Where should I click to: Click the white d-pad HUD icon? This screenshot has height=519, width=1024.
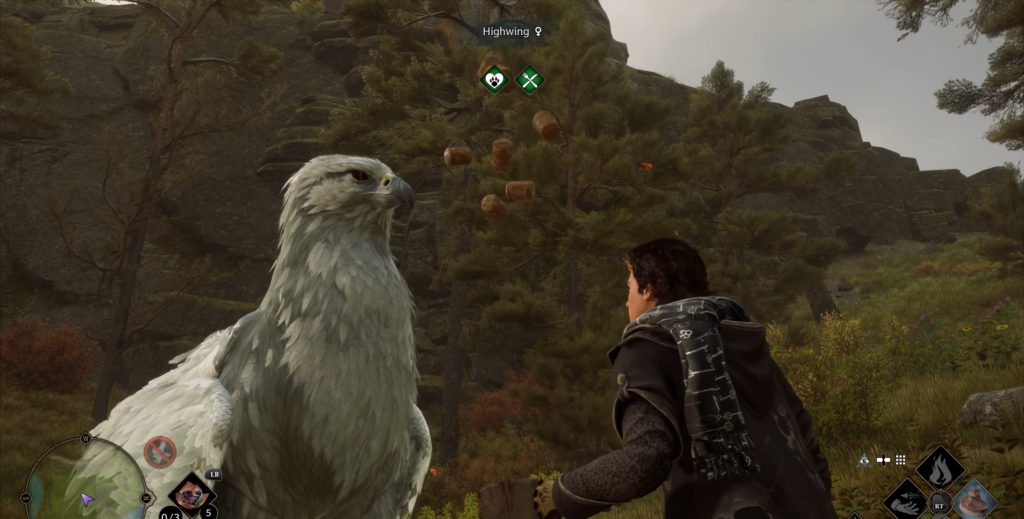click(x=883, y=460)
